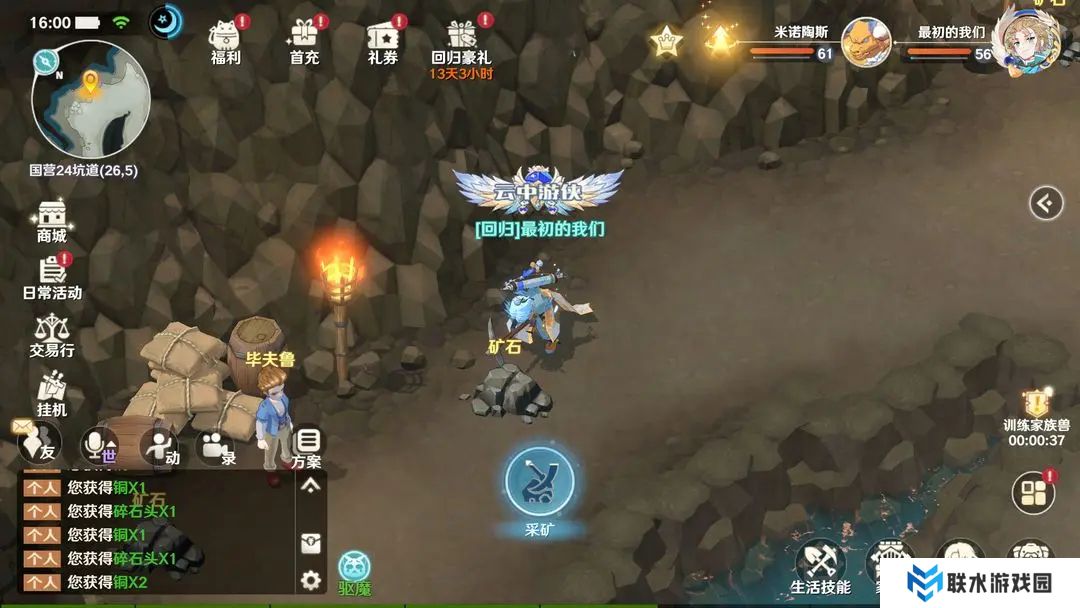Open the circular minimap
The height and width of the screenshot is (608, 1080).
[x=90, y=99]
